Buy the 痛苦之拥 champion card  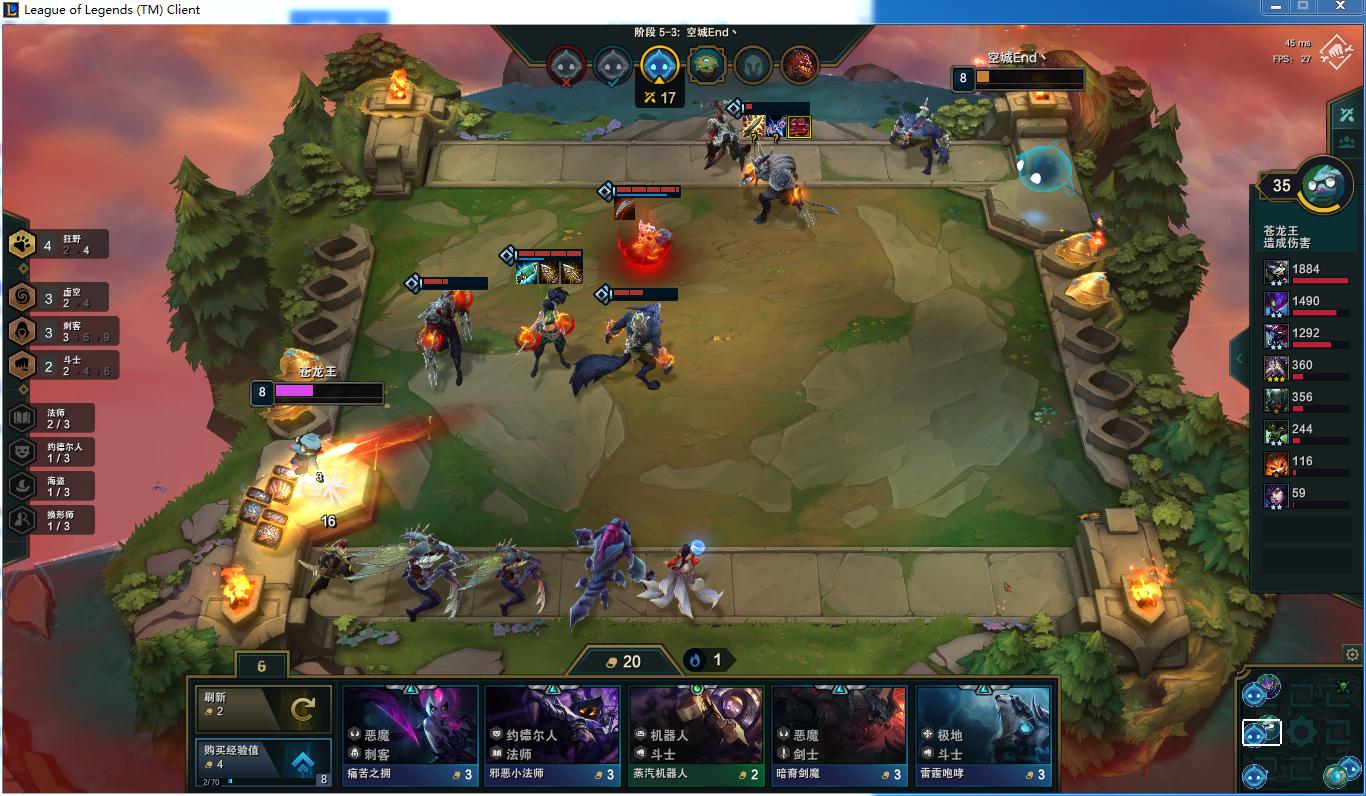click(410, 735)
